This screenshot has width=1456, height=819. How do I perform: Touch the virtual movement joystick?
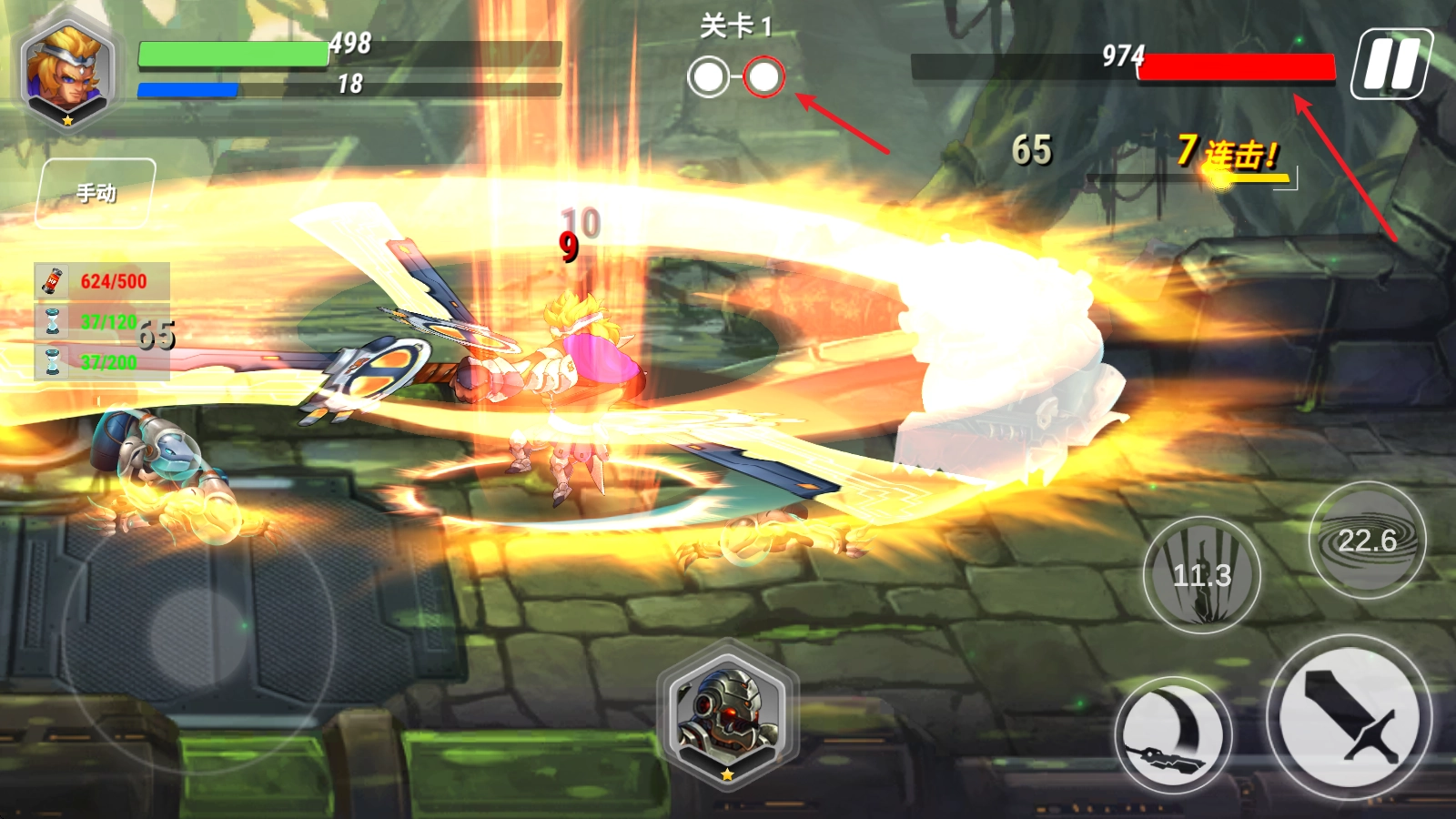(198, 632)
